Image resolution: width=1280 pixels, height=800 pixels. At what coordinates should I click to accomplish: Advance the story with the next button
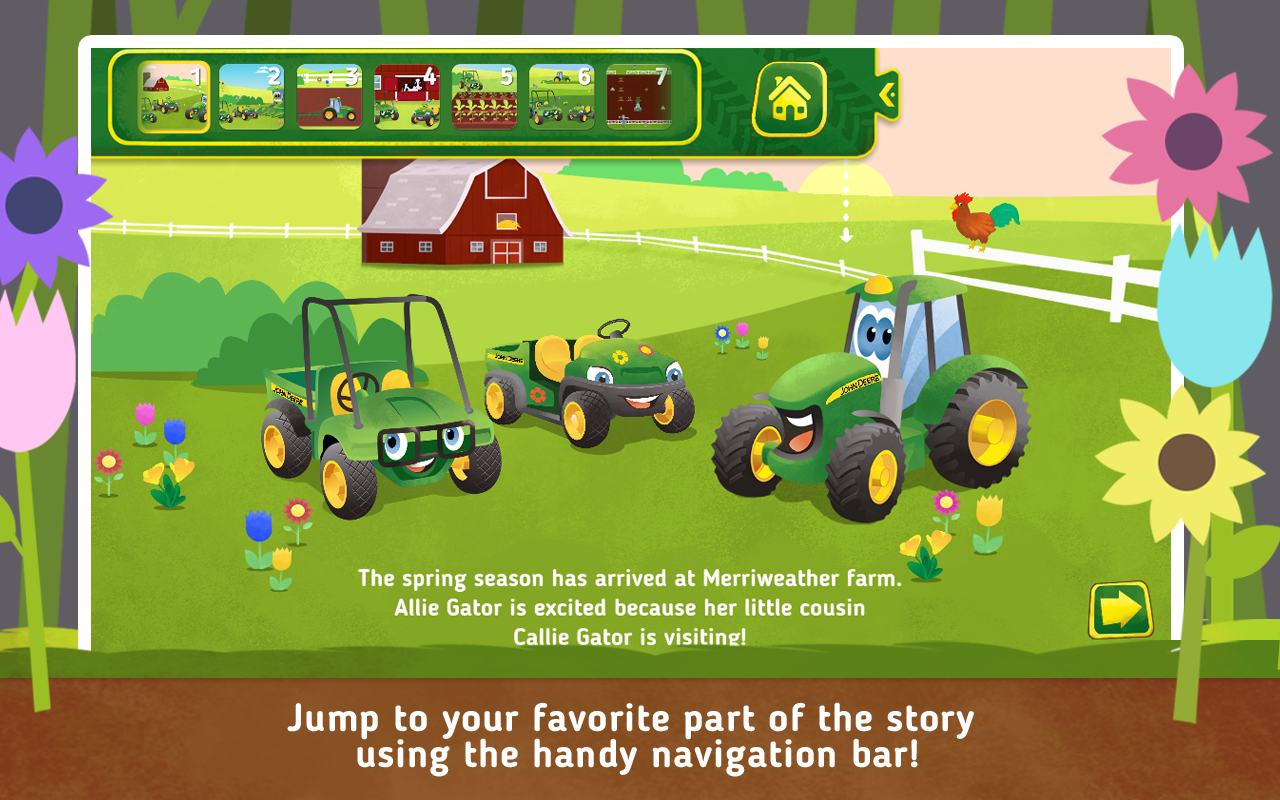point(1122,607)
